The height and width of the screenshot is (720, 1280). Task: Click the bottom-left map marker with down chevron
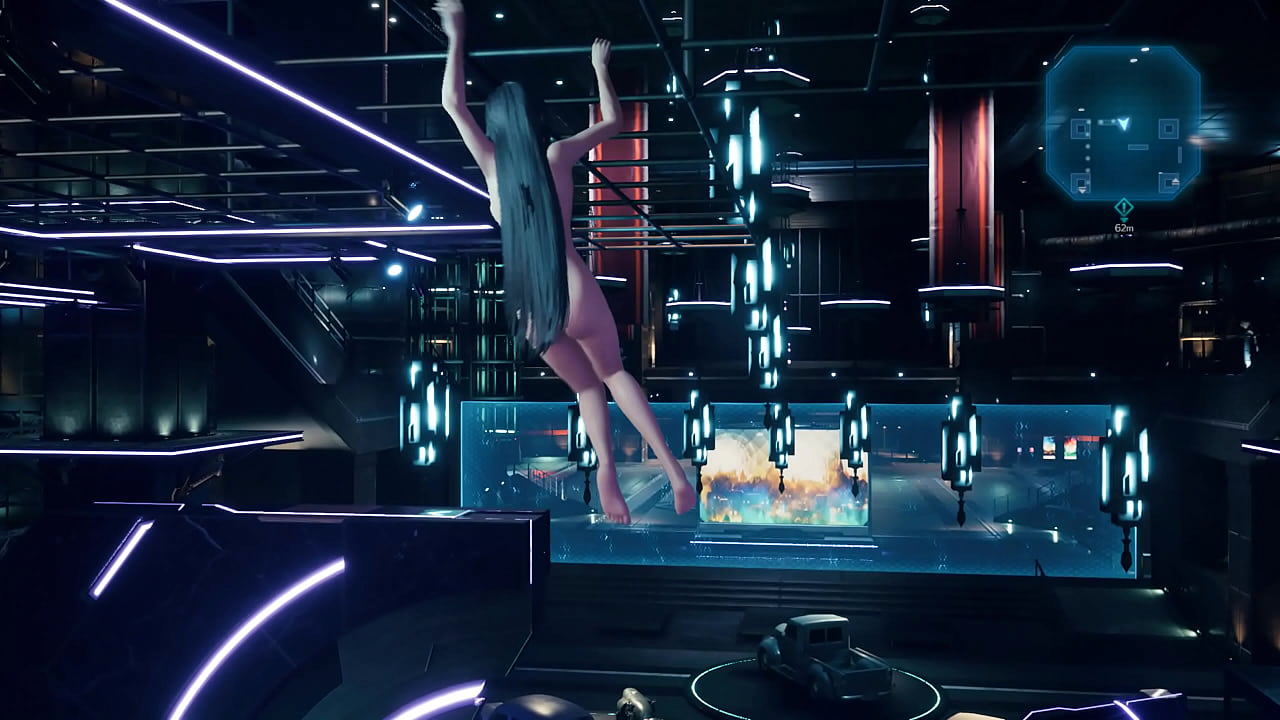[1080, 181]
